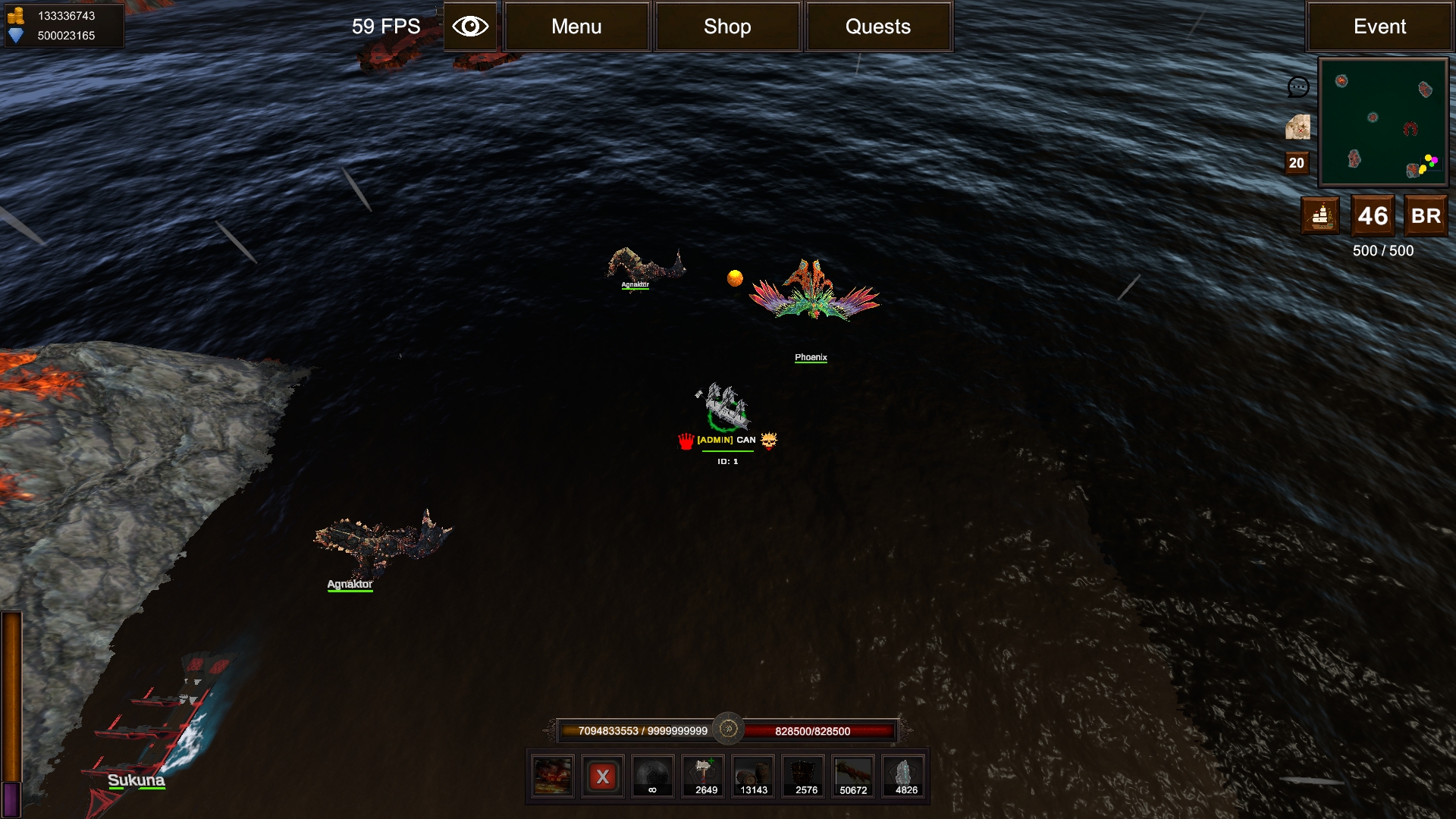Viewport: 1456px width, 819px height.
Task: Open the chat speech bubble
Action: (1298, 87)
